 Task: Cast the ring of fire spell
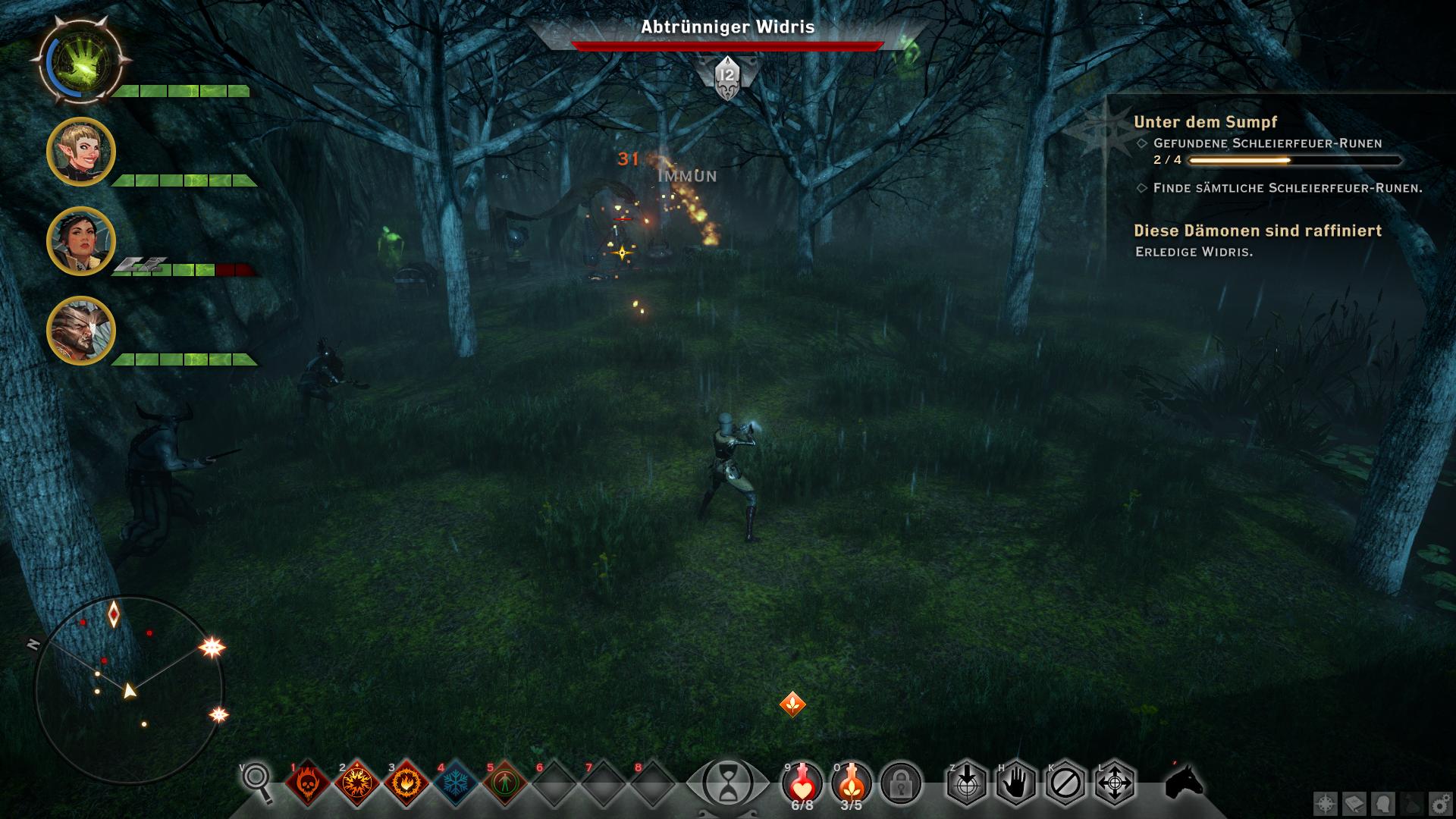click(406, 783)
